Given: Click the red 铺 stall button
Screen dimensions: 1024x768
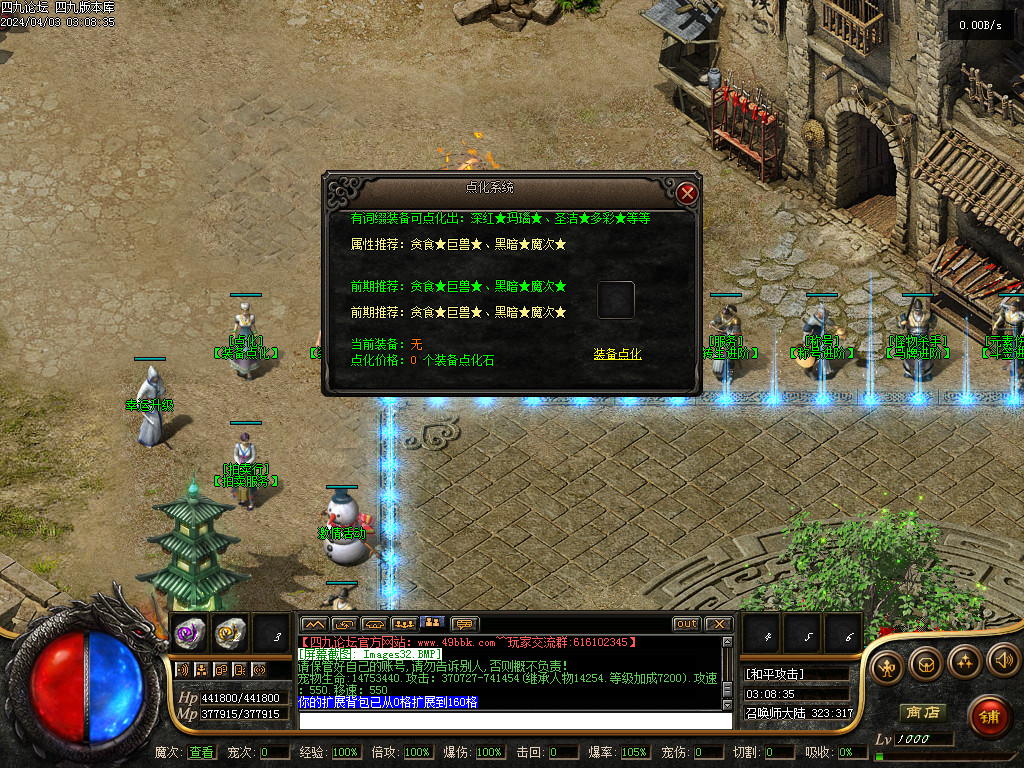Looking at the screenshot, I should click(x=987, y=716).
